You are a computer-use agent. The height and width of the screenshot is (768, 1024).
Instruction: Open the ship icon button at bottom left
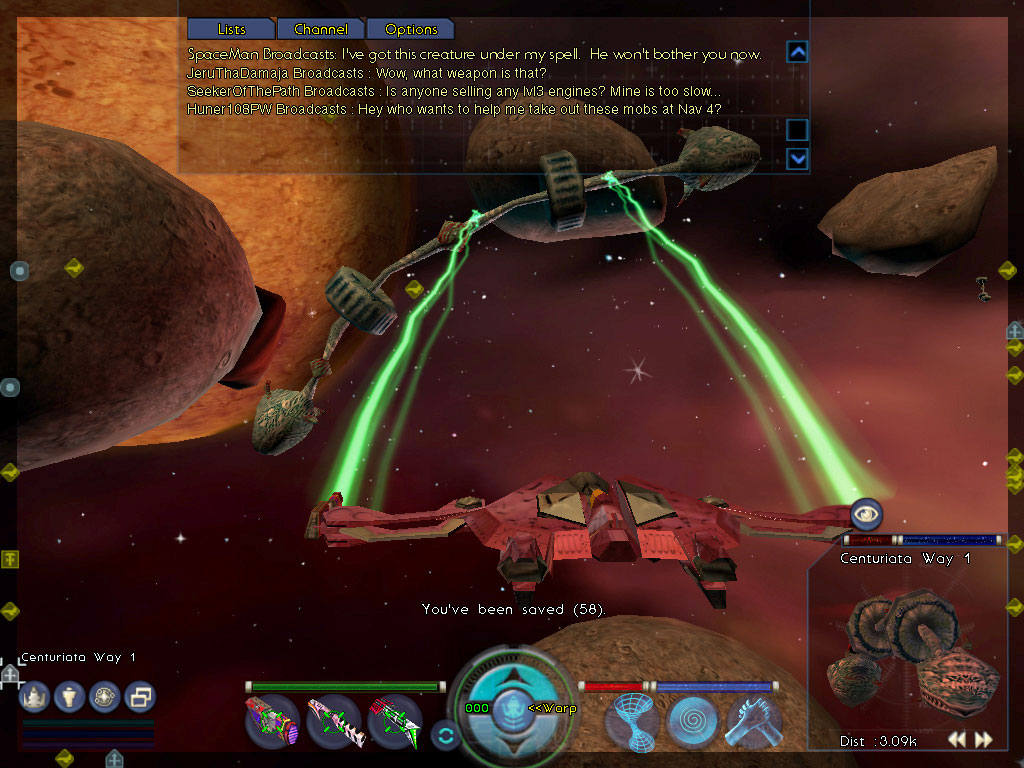(35, 696)
